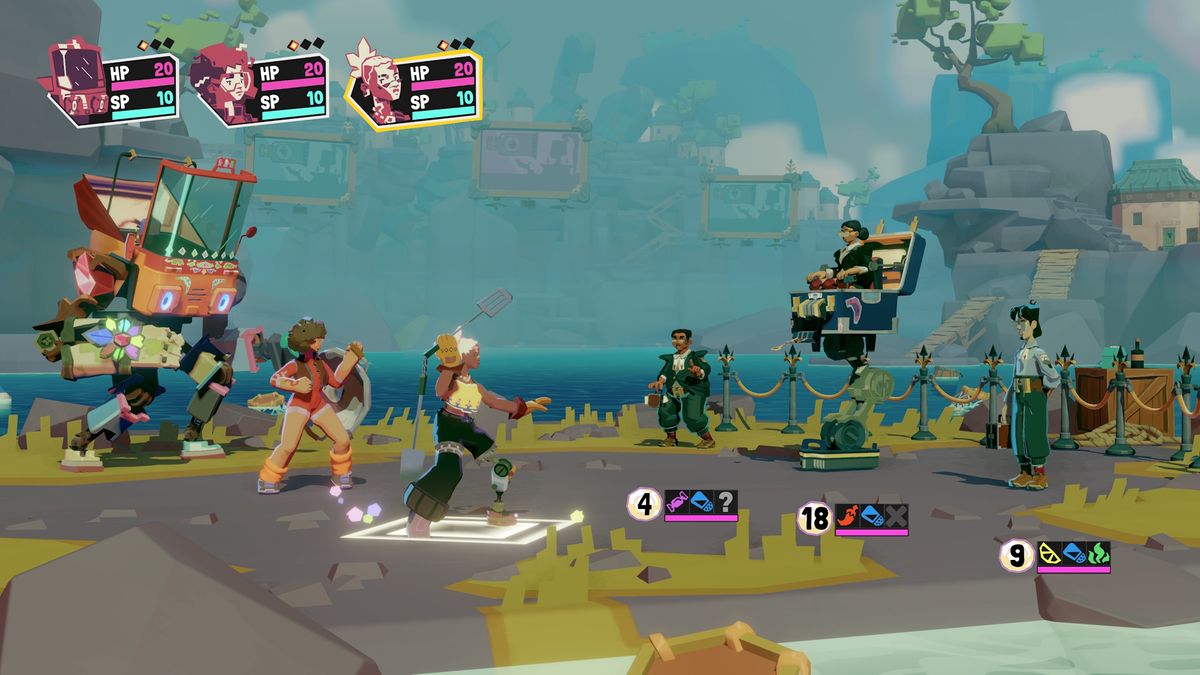Click the pink candy weakness icon
Screen dimensions: 1200x675
[677, 503]
